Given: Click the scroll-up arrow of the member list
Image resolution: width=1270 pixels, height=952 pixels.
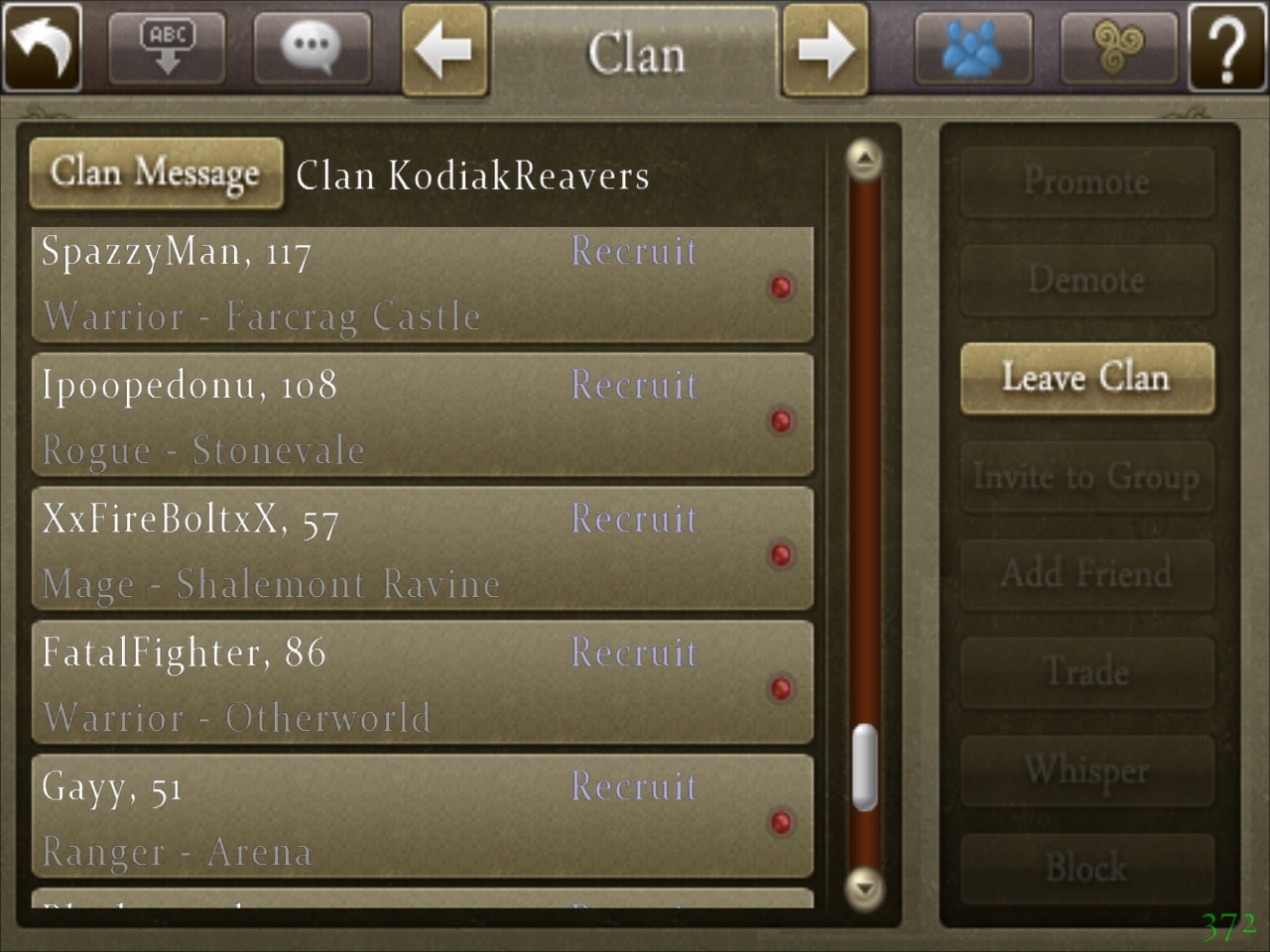Looking at the screenshot, I should 865,159.
